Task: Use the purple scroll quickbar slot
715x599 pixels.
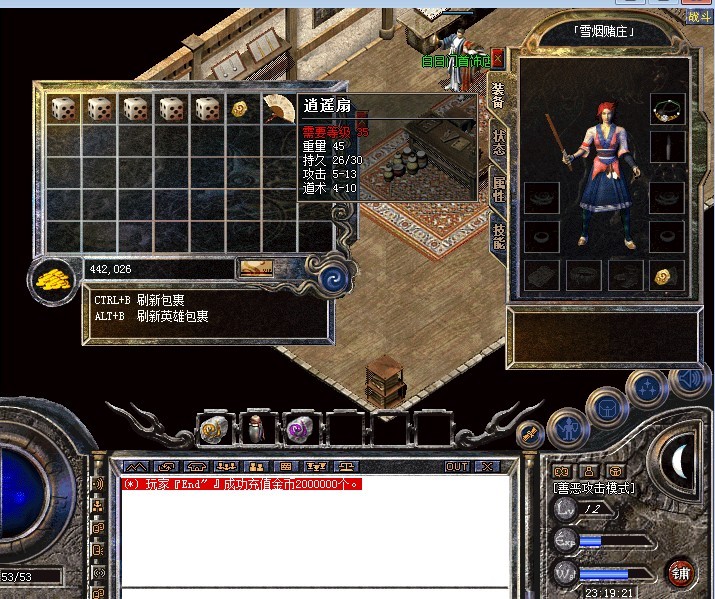Action: point(300,428)
